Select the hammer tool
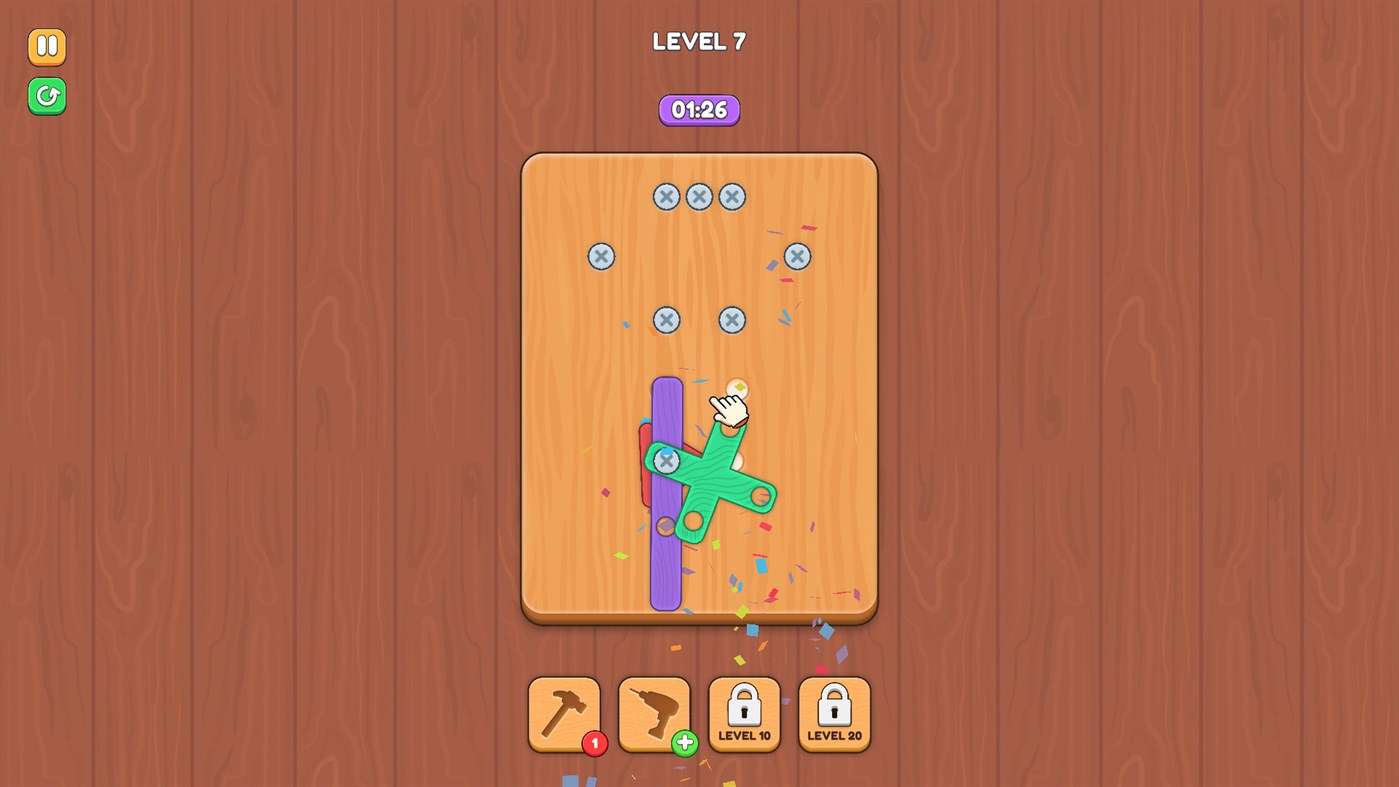This screenshot has width=1399, height=787. point(564,712)
